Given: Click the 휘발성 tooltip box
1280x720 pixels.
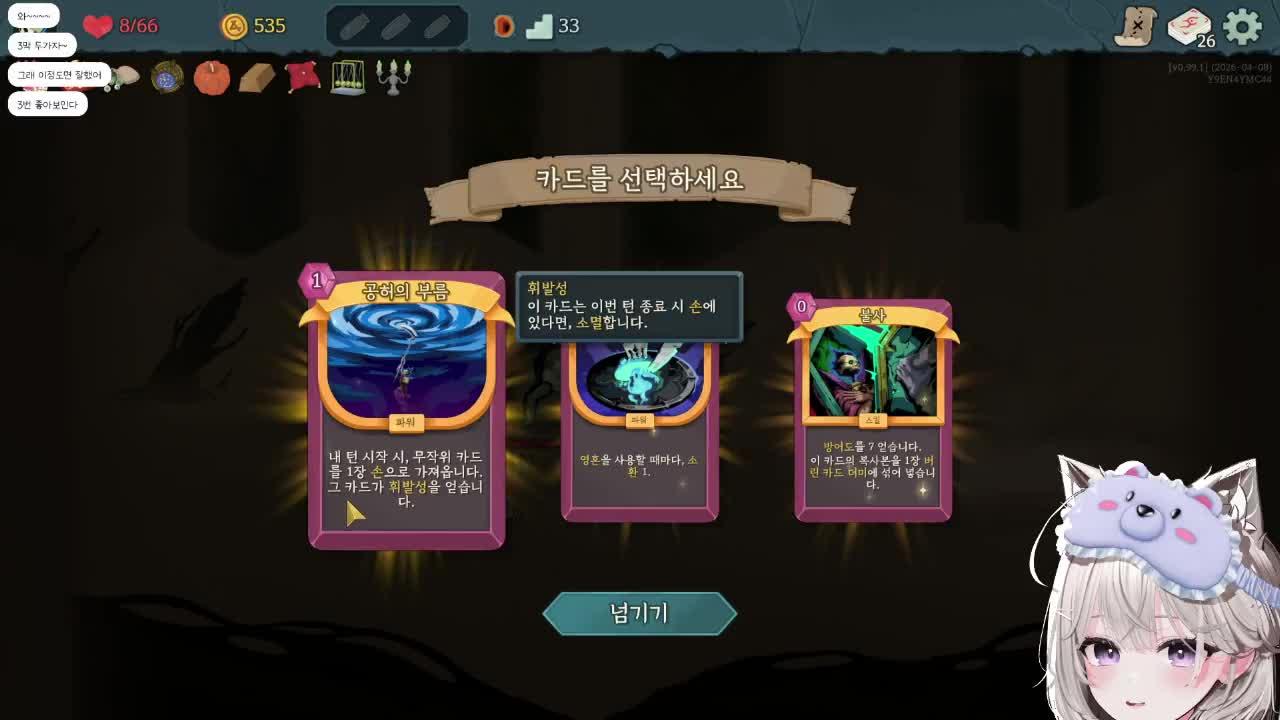Looking at the screenshot, I should [x=628, y=307].
